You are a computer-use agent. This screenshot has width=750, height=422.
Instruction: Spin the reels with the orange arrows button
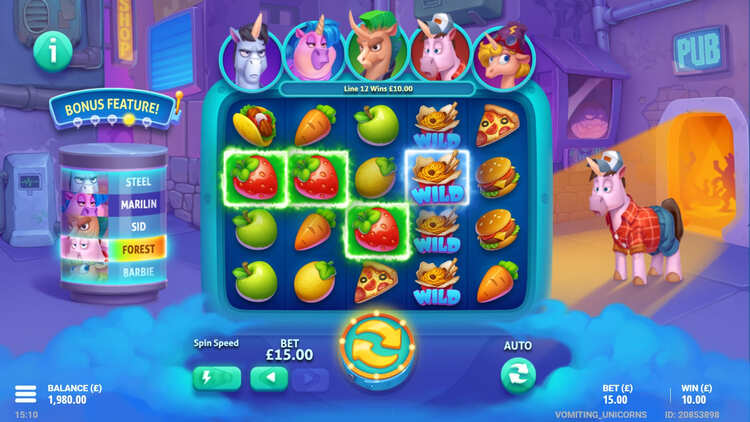pos(375,351)
